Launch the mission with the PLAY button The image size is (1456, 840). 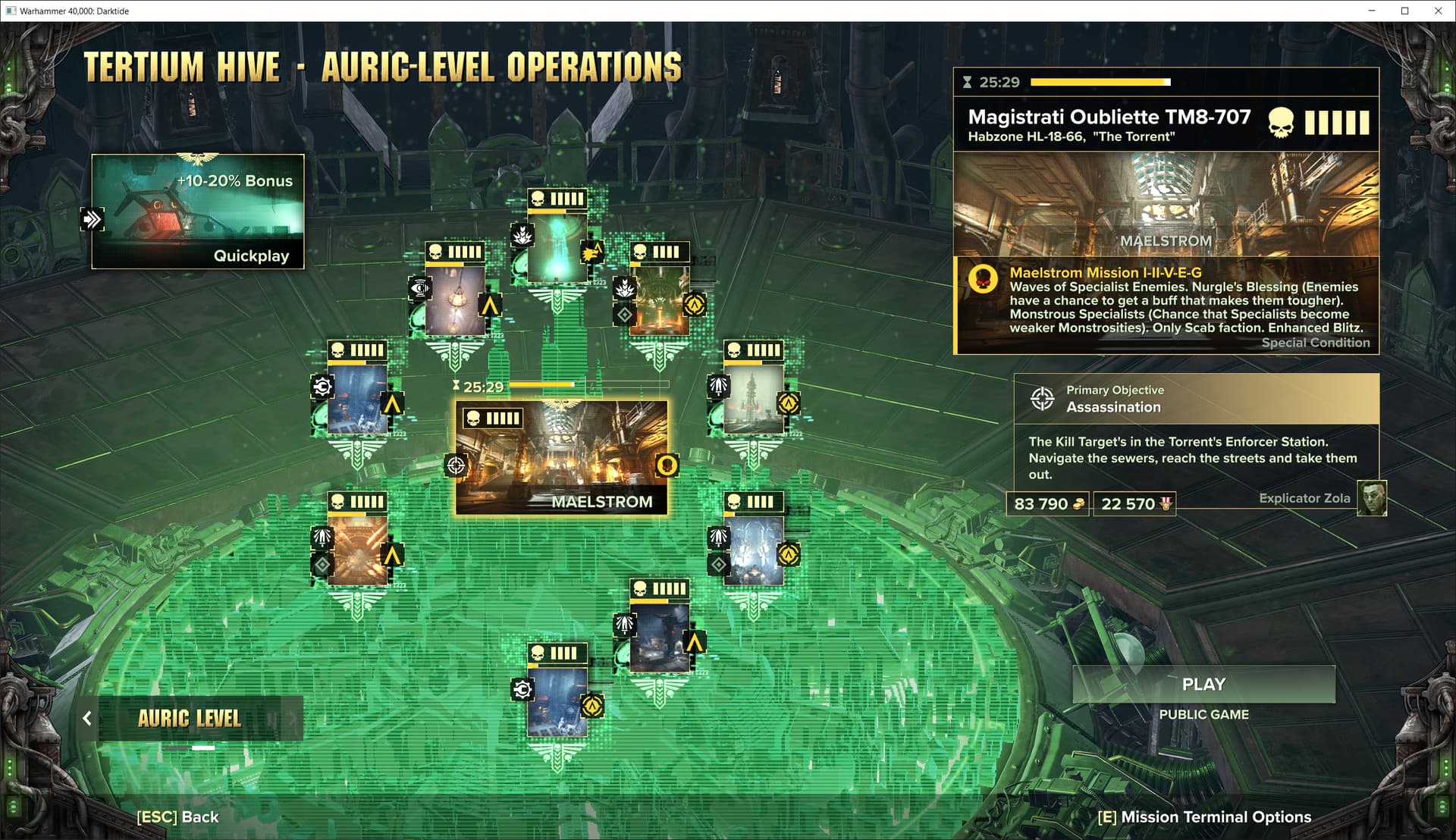pos(1203,685)
